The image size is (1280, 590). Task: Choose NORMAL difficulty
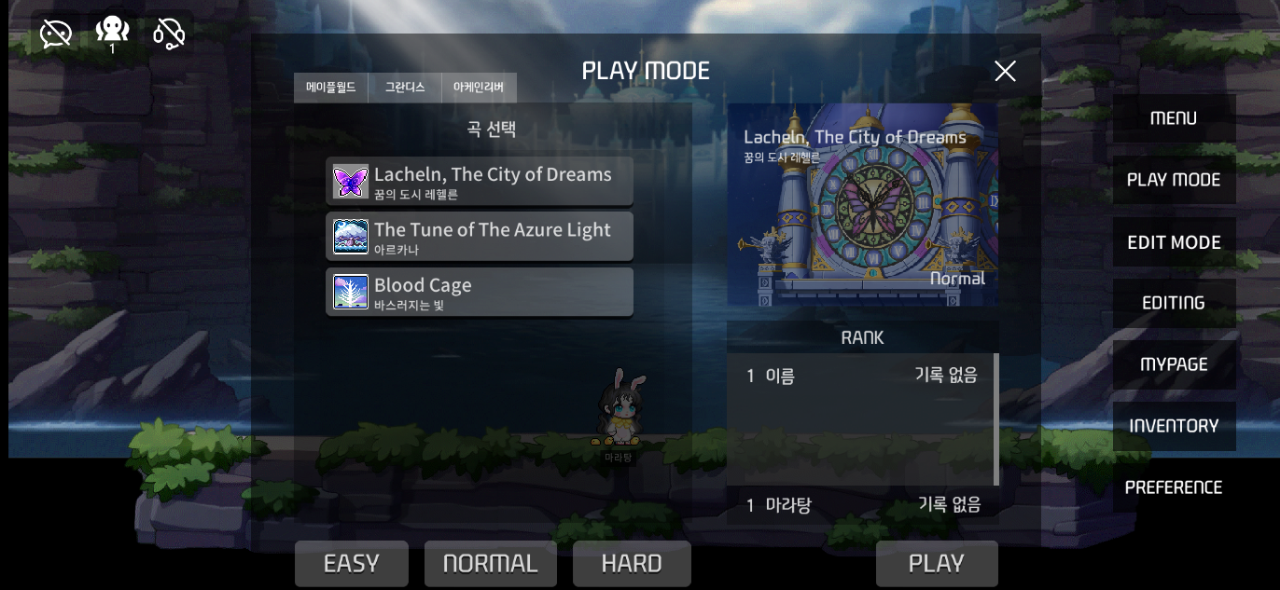[490, 564]
